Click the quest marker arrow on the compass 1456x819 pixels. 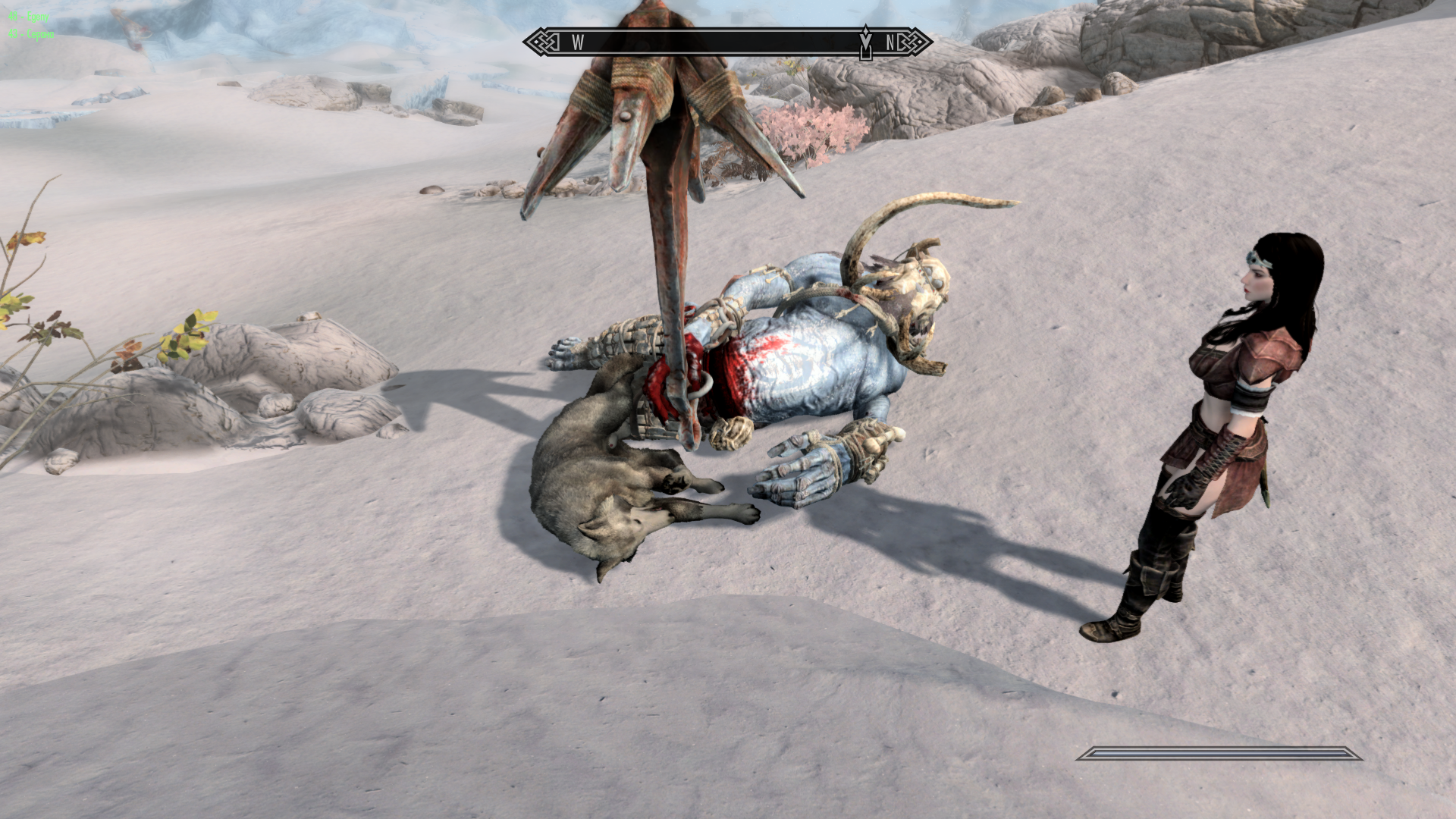(x=865, y=42)
